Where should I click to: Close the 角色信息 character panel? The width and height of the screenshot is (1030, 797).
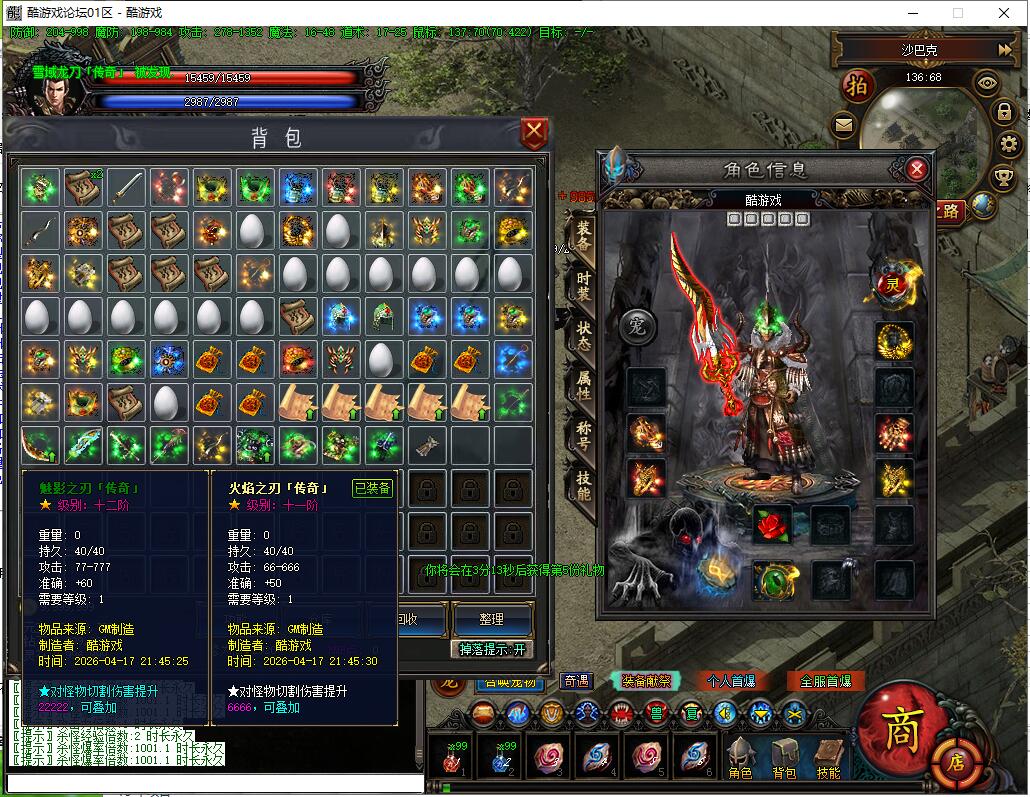tap(916, 169)
